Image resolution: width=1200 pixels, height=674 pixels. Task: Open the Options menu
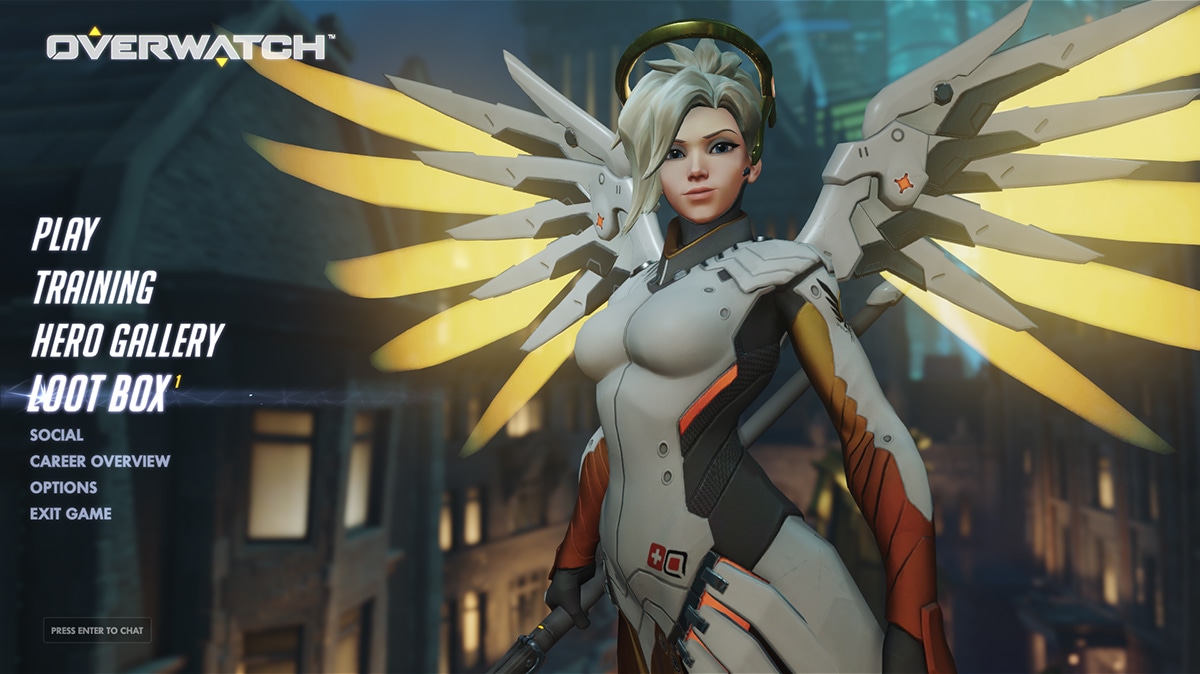coord(64,487)
